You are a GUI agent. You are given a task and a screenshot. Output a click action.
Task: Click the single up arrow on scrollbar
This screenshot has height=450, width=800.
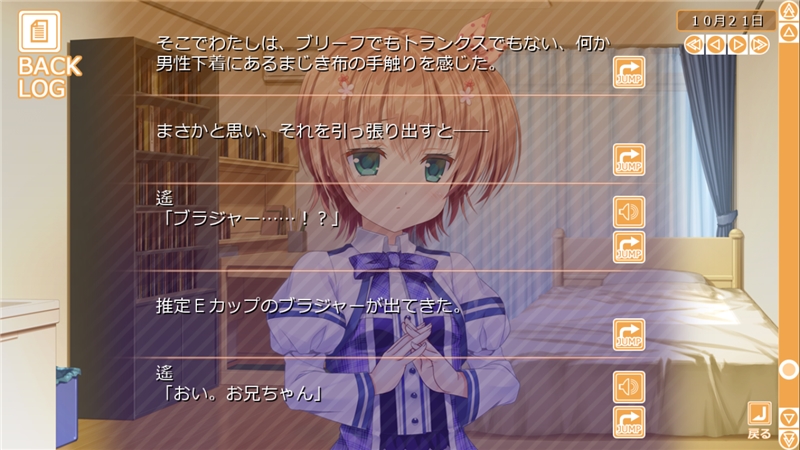pos(788,44)
